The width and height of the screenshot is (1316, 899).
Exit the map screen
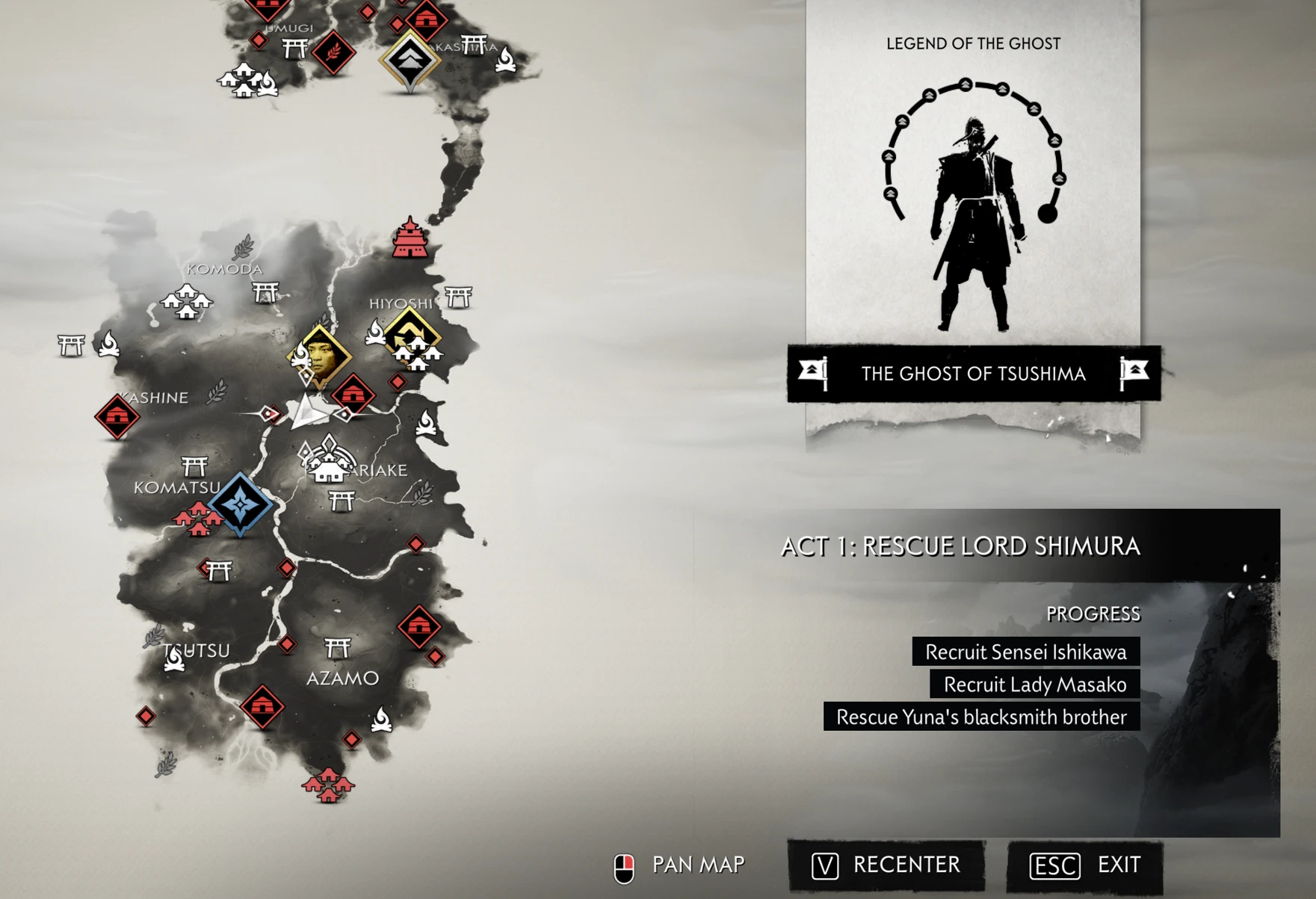(1085, 865)
